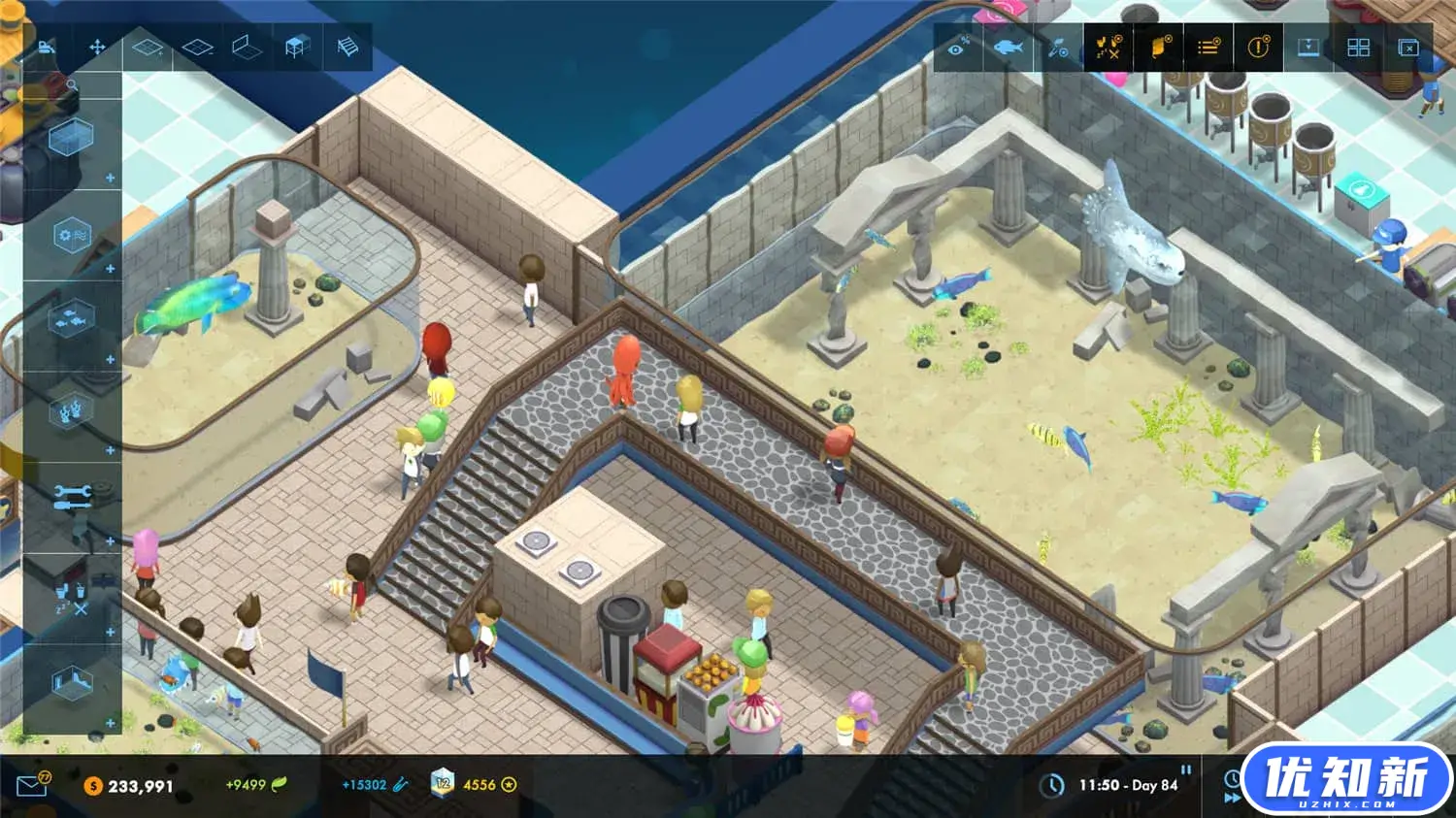Viewport: 1456px width, 818px height.
Task: Open the fish category menu
Action: click(71, 320)
